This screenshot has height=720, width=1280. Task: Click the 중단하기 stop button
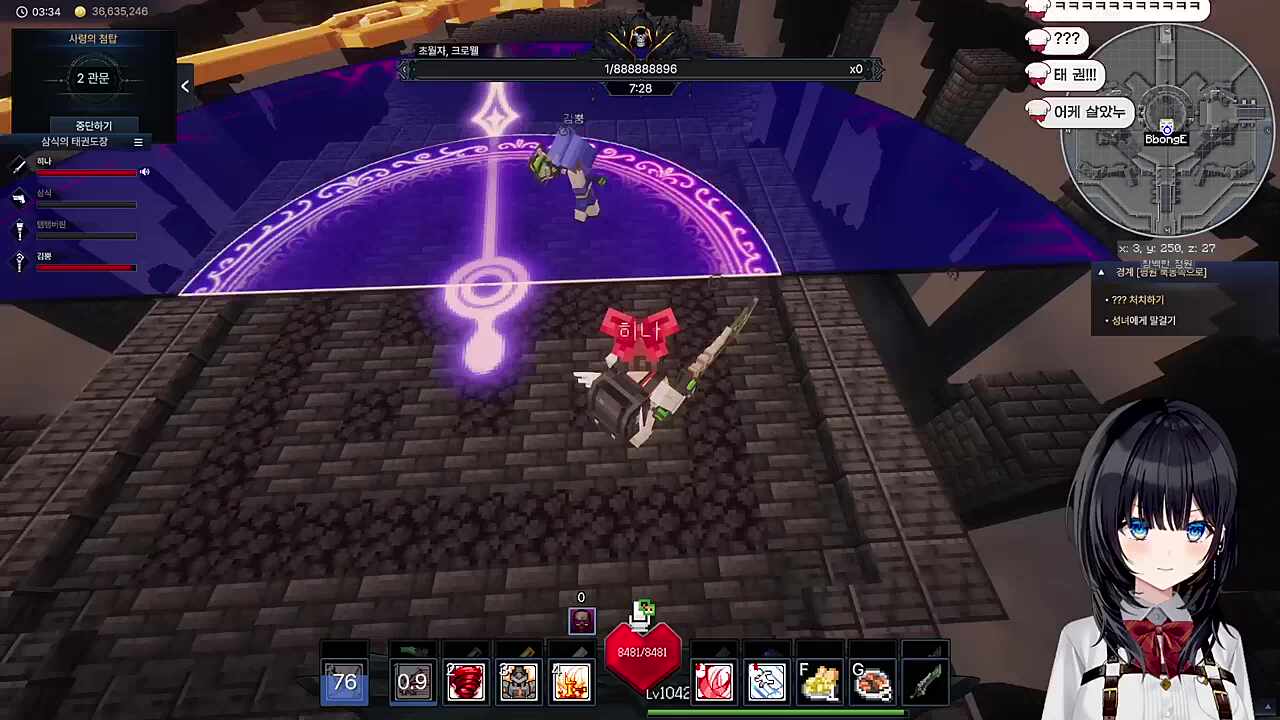[x=93, y=126]
